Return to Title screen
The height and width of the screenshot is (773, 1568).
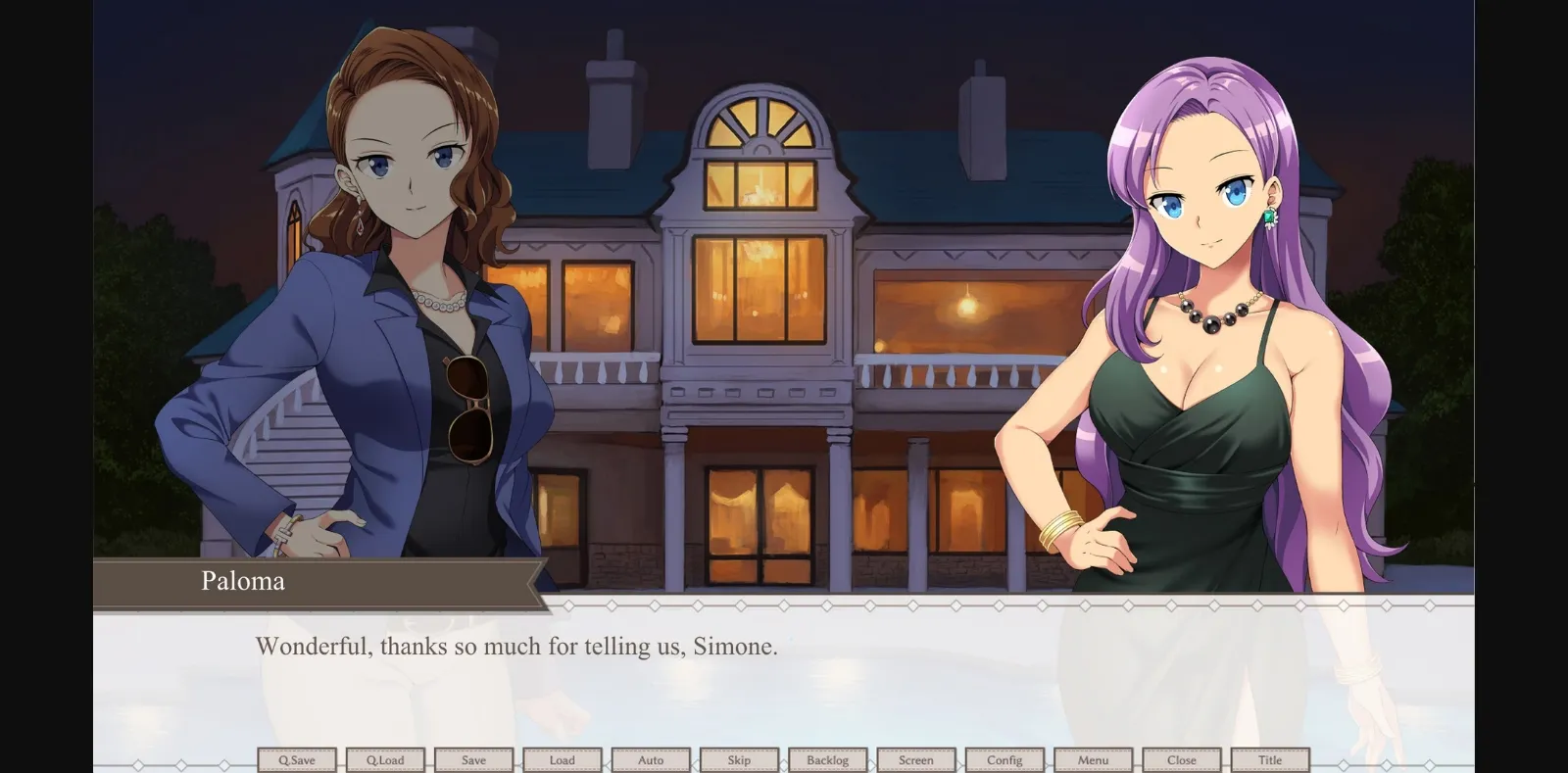pos(1271,759)
